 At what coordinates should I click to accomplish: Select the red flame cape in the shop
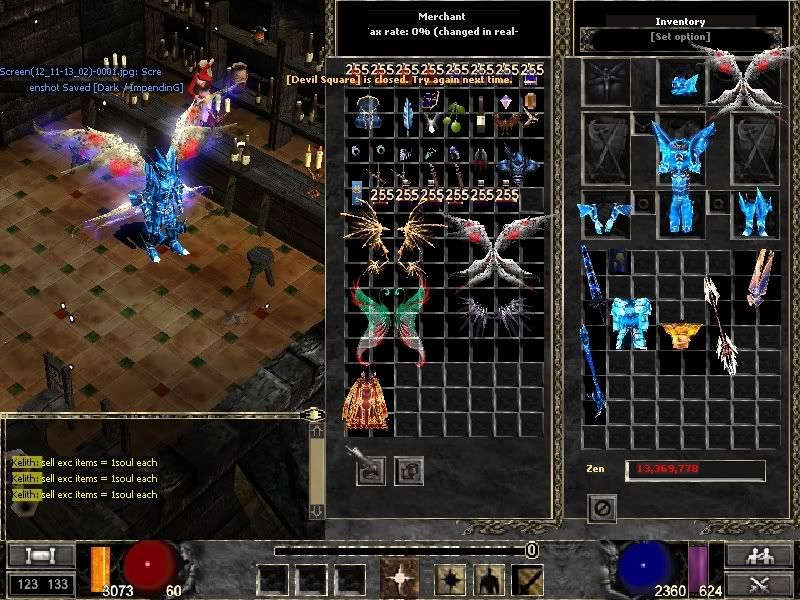click(x=366, y=400)
